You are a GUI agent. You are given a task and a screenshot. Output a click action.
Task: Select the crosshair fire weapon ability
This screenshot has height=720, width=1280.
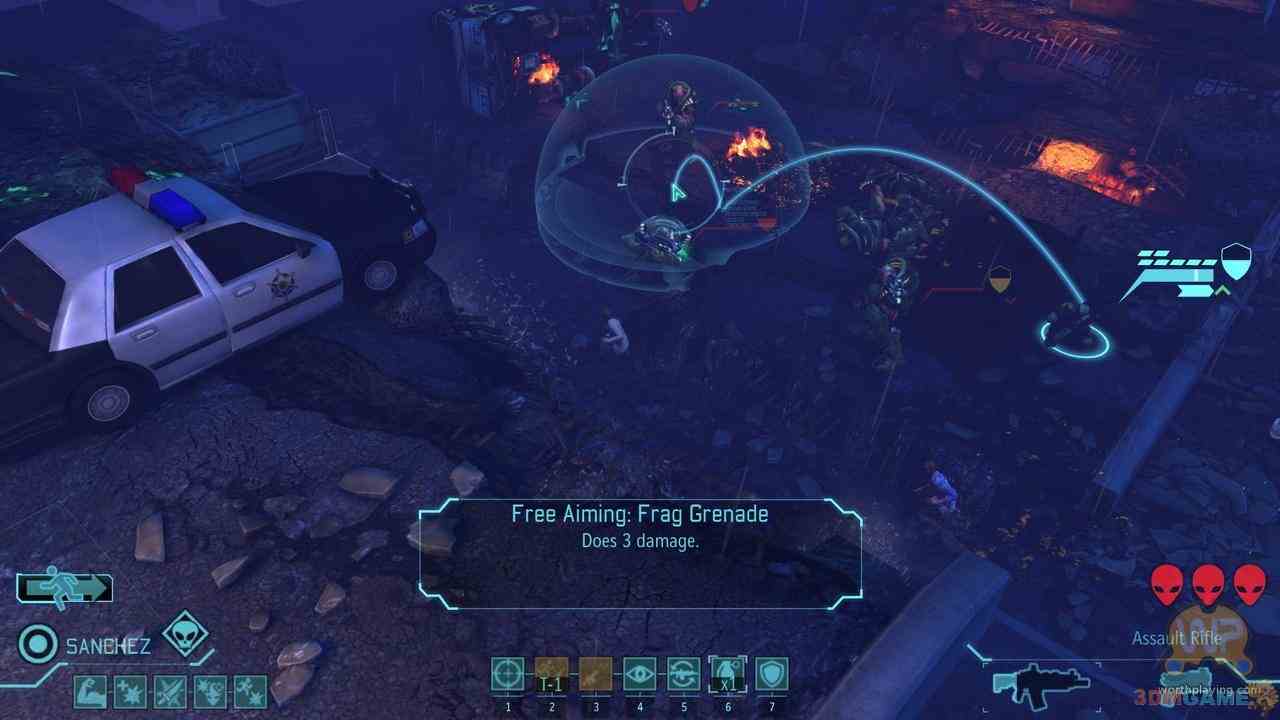pyautogui.click(x=507, y=673)
